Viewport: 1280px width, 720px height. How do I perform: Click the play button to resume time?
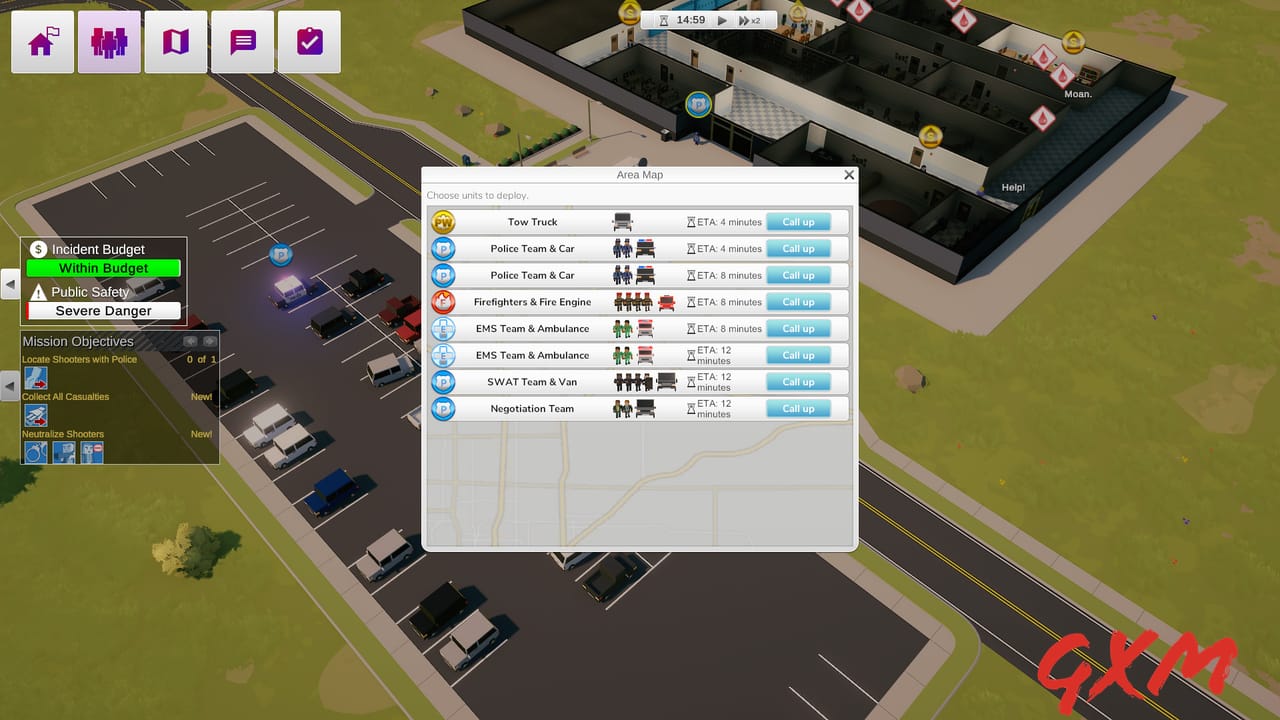tap(722, 20)
